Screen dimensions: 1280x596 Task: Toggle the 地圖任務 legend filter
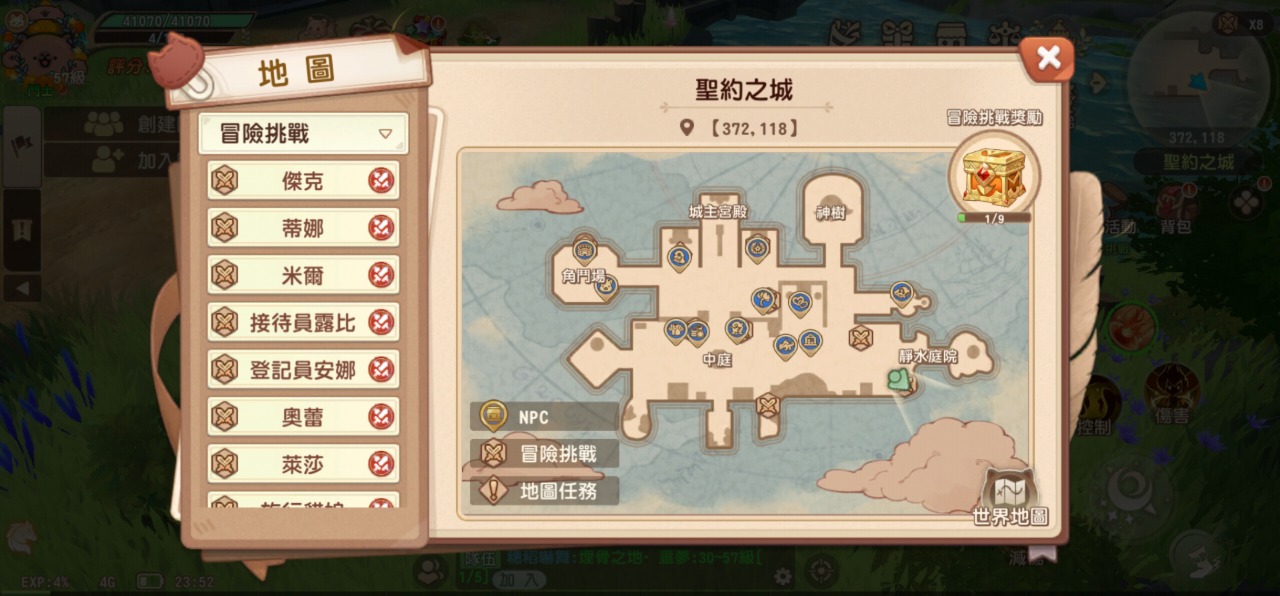coord(544,491)
